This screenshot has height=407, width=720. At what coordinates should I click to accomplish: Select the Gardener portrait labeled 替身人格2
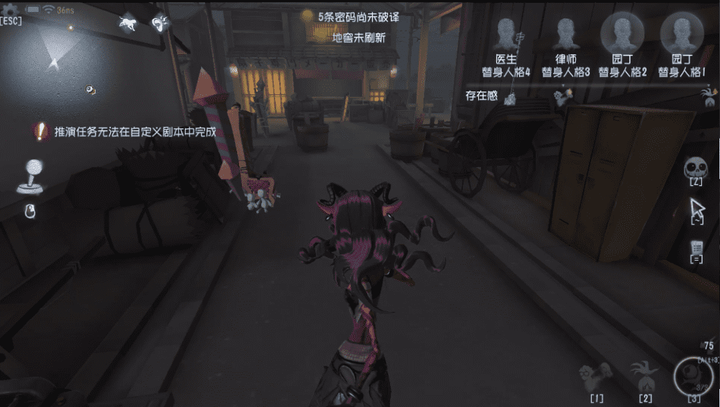(x=623, y=31)
